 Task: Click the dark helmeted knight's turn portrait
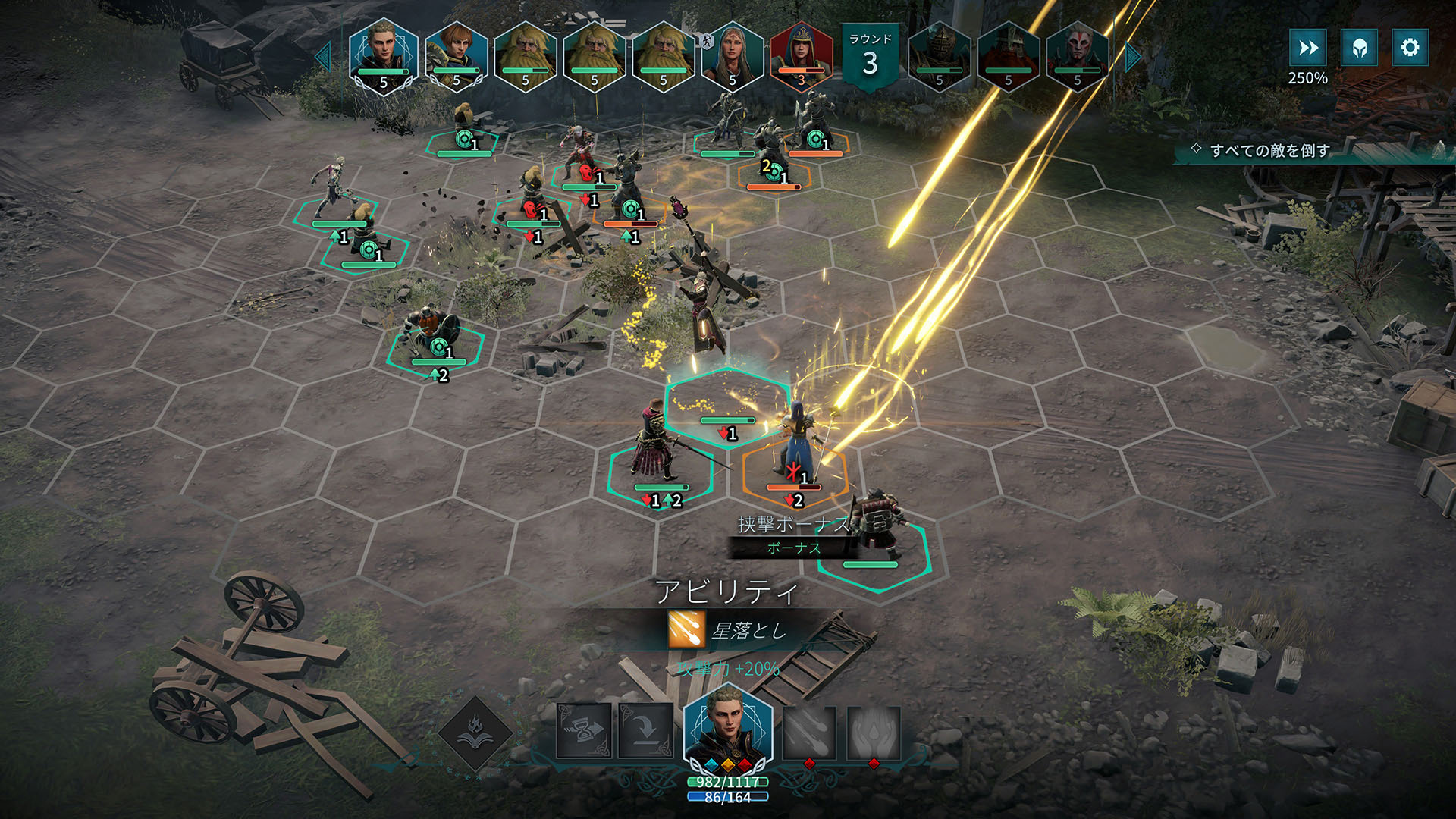coord(939,56)
